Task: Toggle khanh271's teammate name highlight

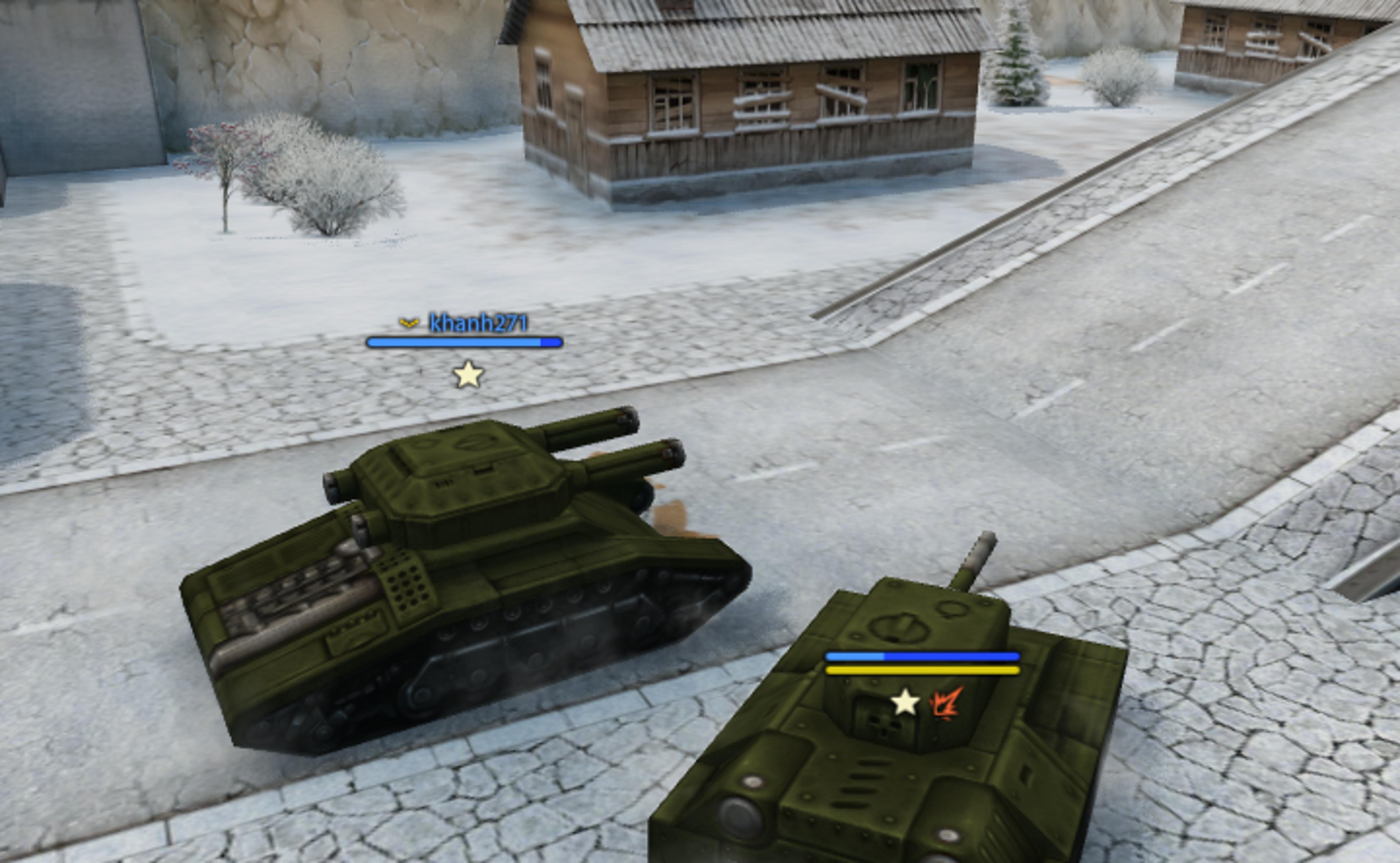Action: tap(479, 324)
